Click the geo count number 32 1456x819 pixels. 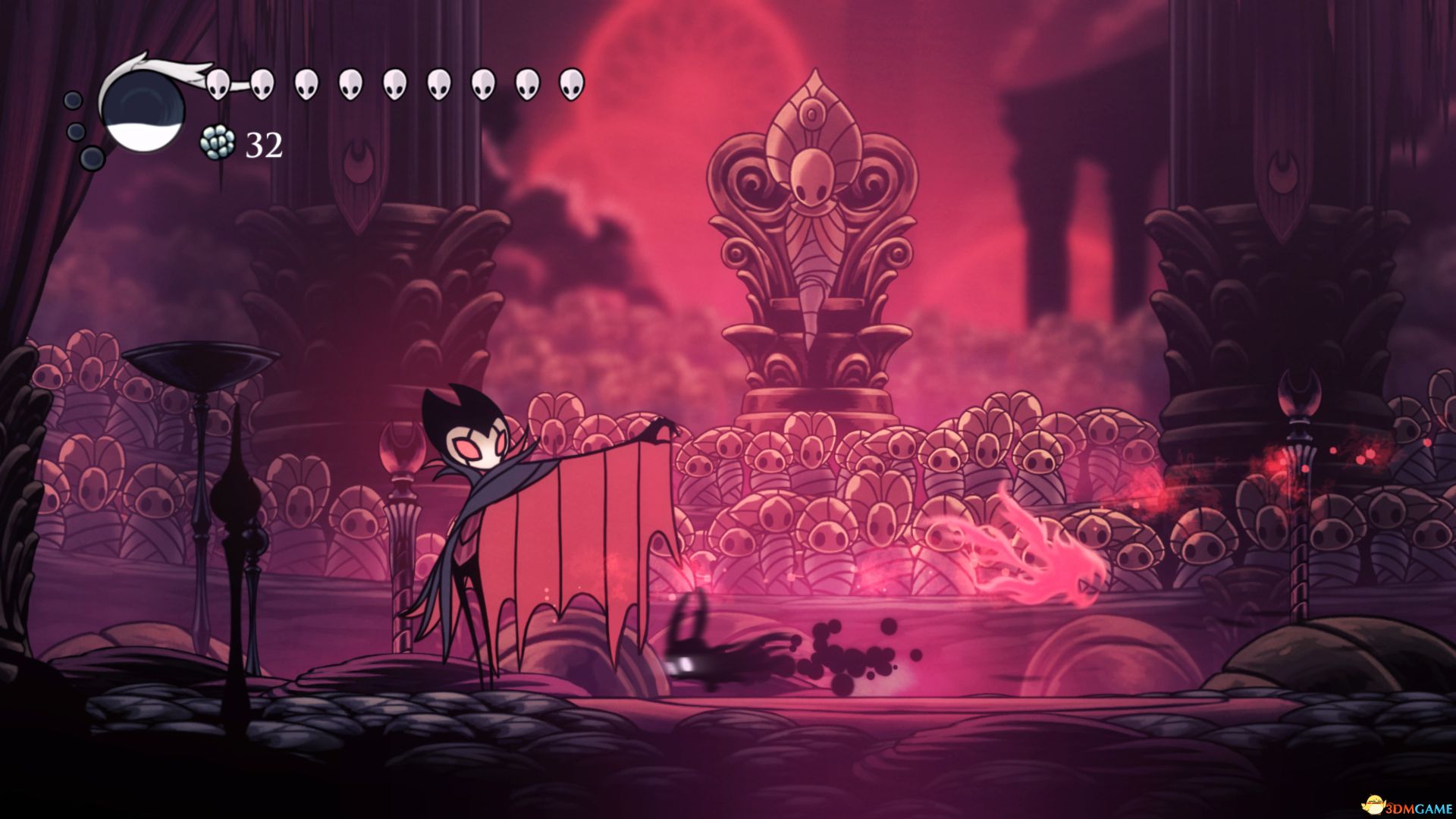264,144
